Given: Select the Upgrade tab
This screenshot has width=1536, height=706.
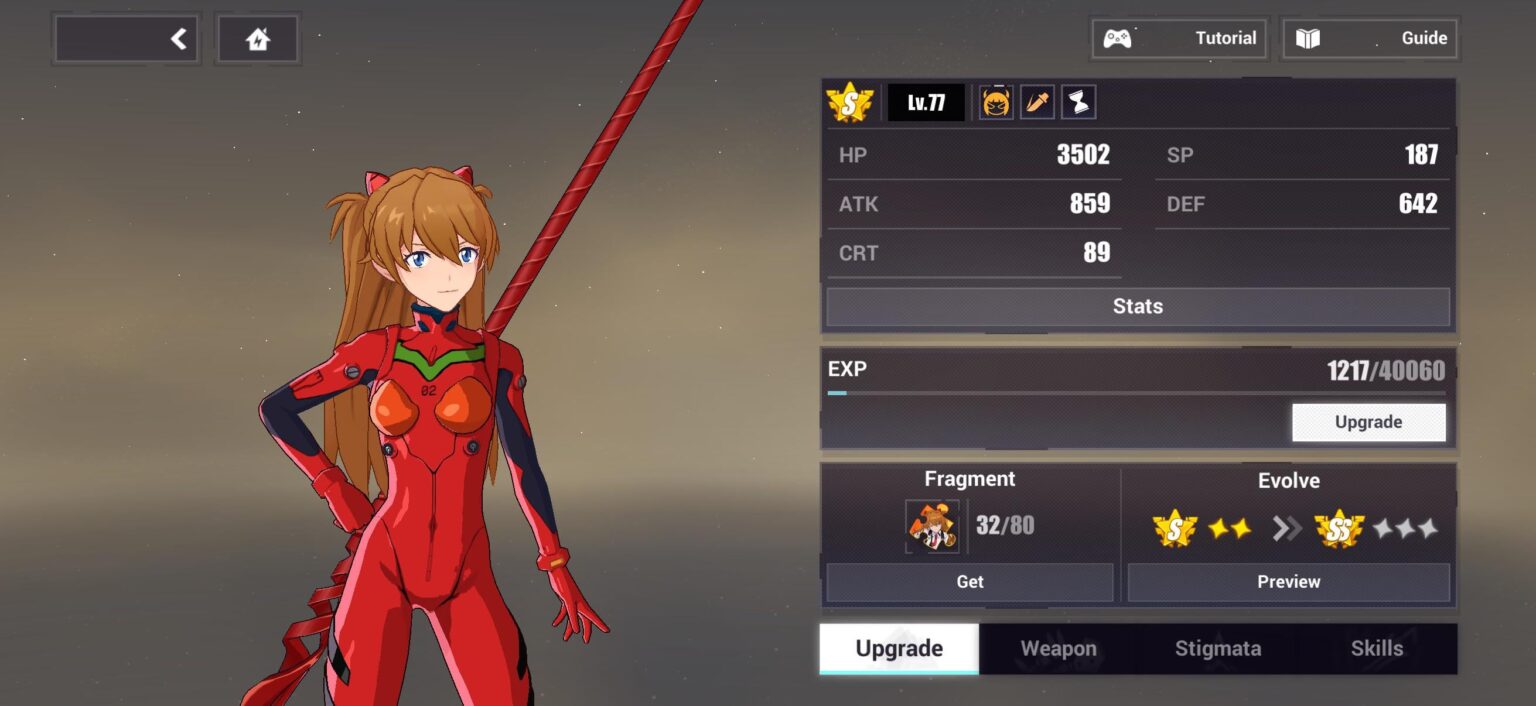Looking at the screenshot, I should pos(899,649).
